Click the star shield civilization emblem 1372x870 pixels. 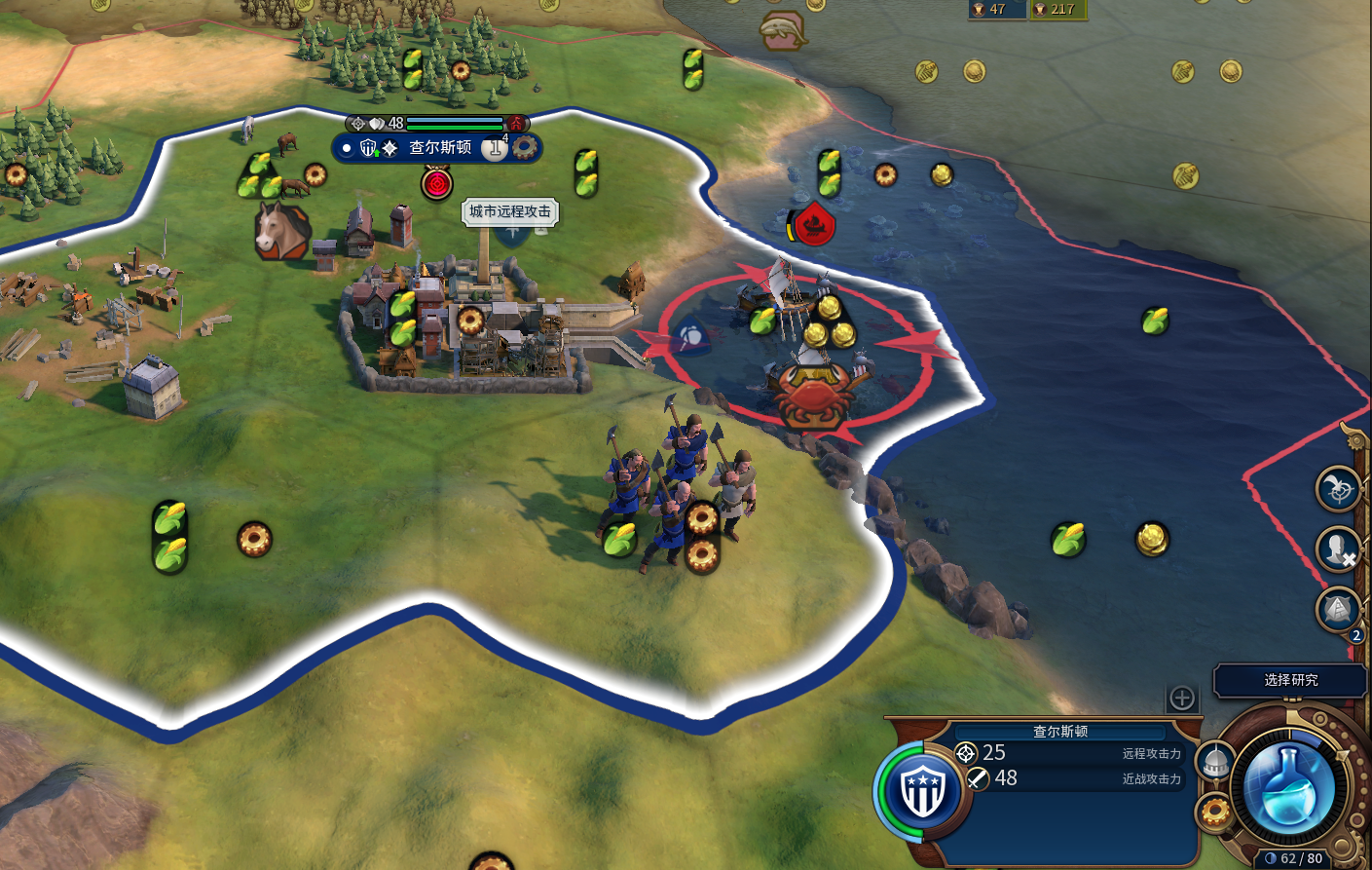[x=922, y=789]
